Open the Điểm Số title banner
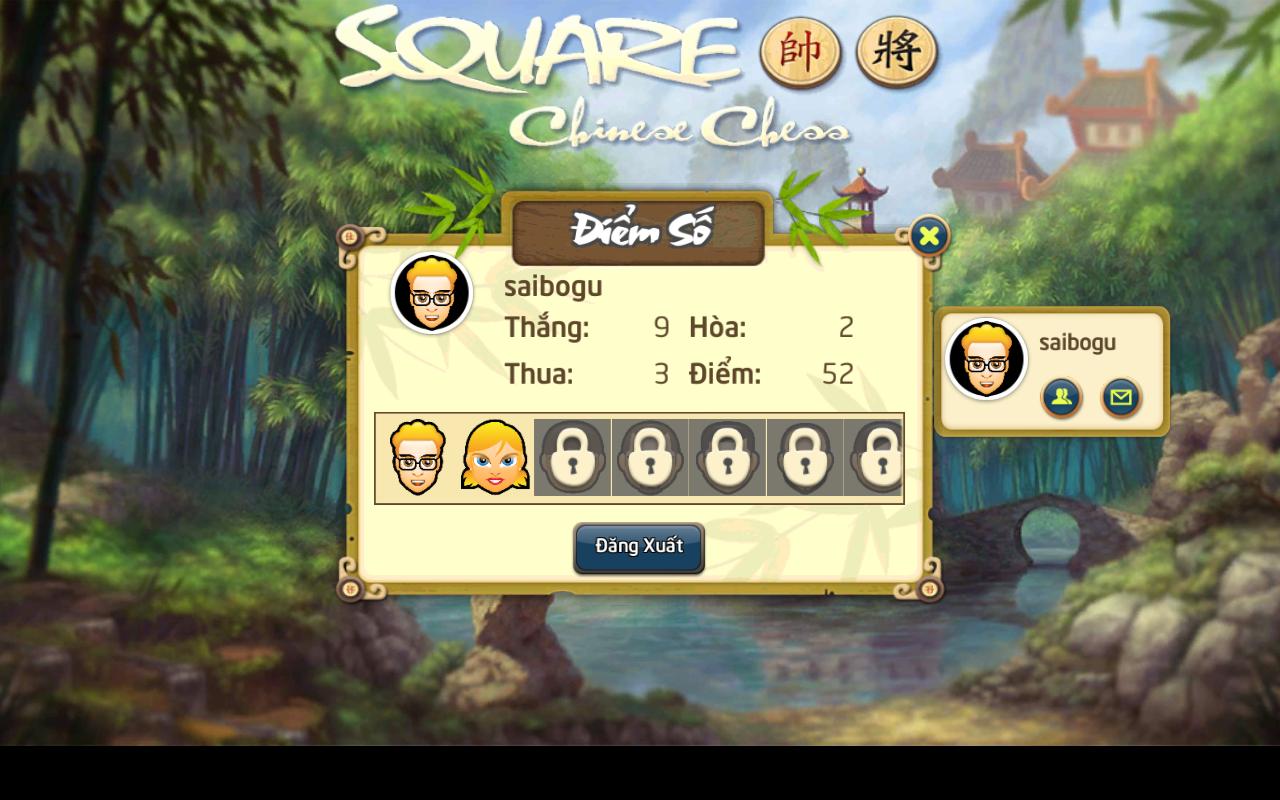 pyautogui.click(x=639, y=231)
